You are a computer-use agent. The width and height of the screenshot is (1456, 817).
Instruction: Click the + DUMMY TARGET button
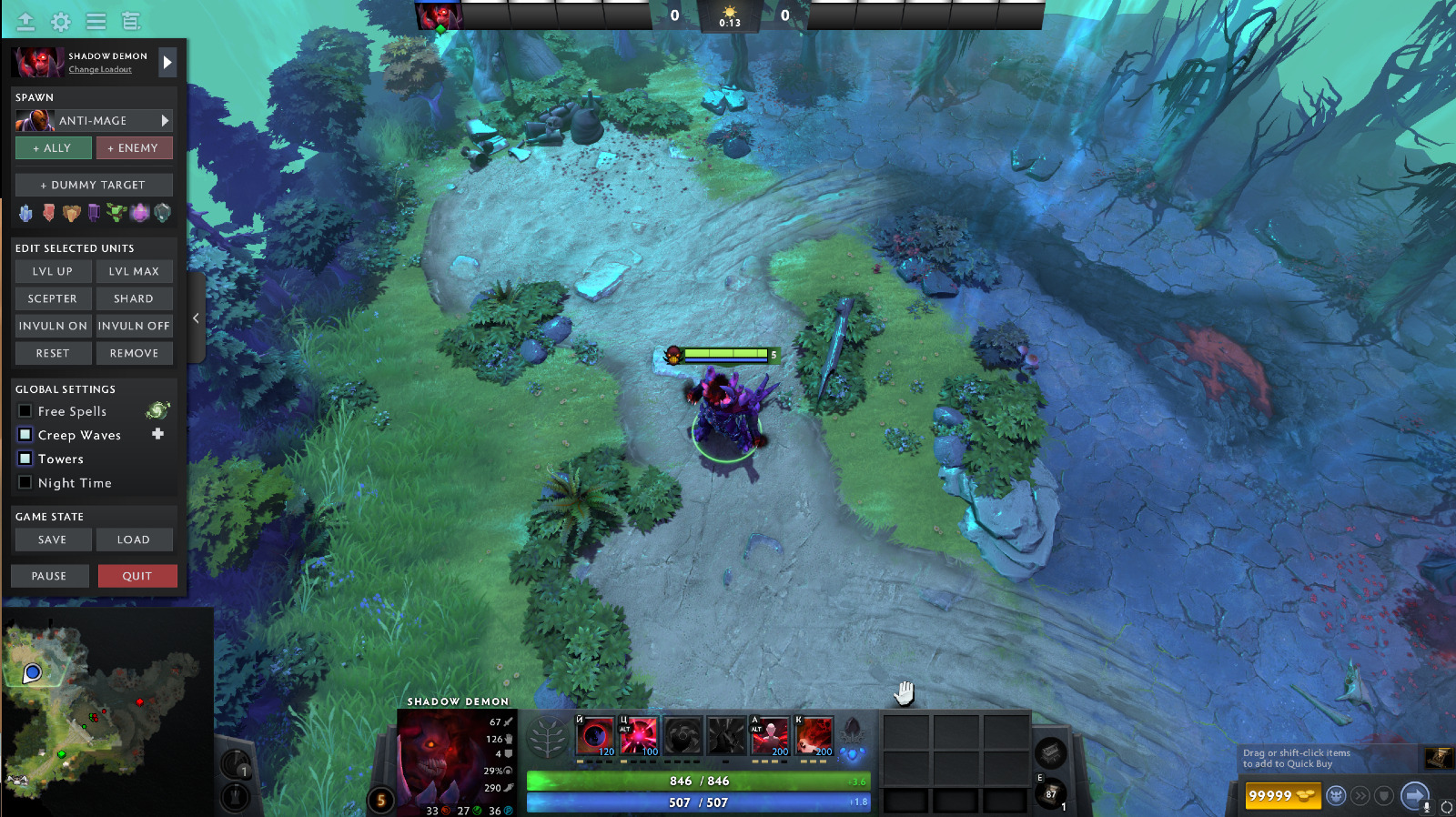(x=93, y=185)
